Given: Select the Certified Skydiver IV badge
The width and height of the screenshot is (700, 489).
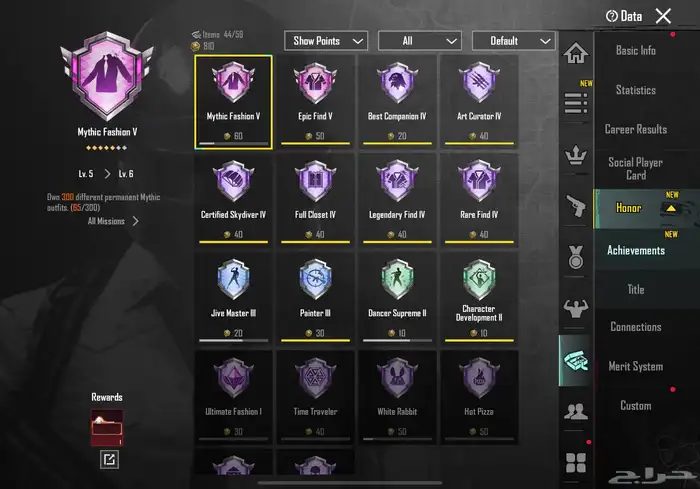Looking at the screenshot, I should pos(233,197).
